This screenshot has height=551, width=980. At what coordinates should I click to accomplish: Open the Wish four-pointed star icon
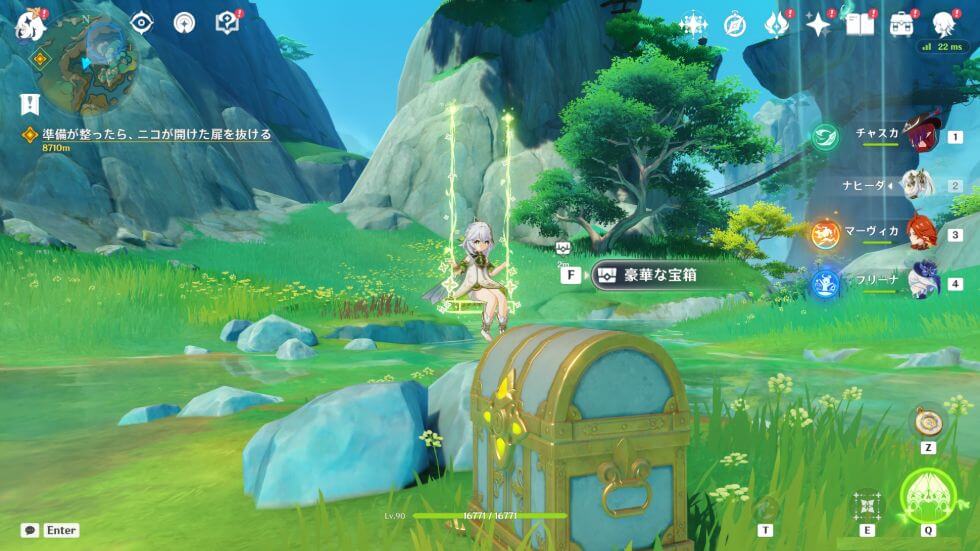pyautogui.click(x=819, y=24)
